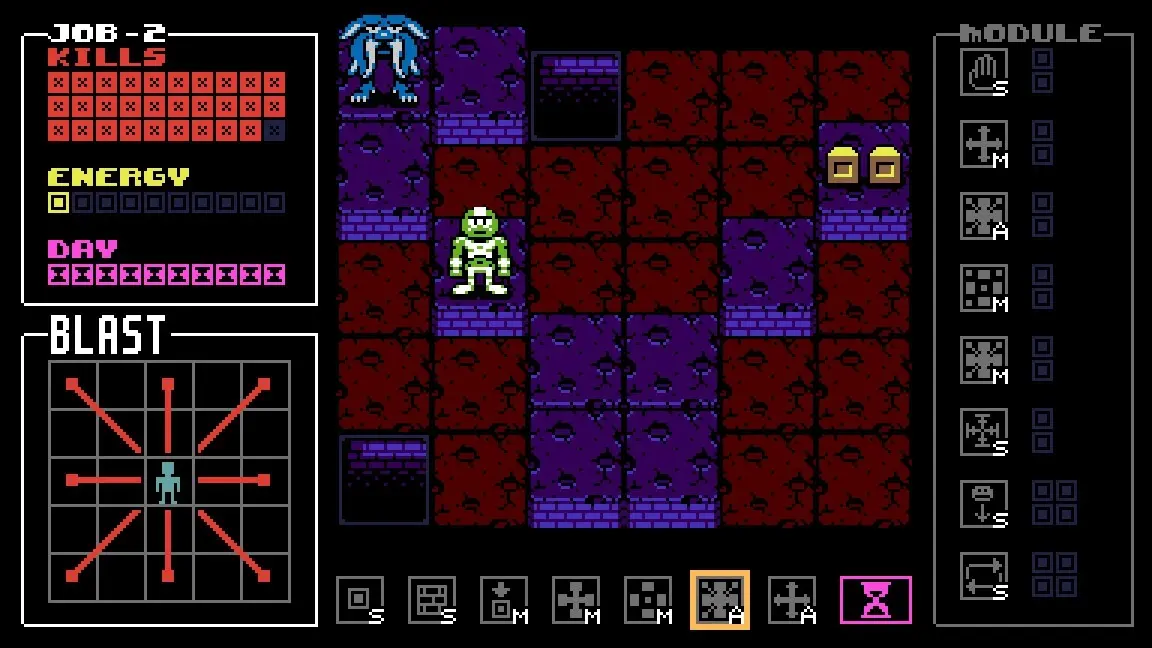Viewport: 1152px width, 648px height.
Task: Choose the starburst A module
Action: click(983, 216)
